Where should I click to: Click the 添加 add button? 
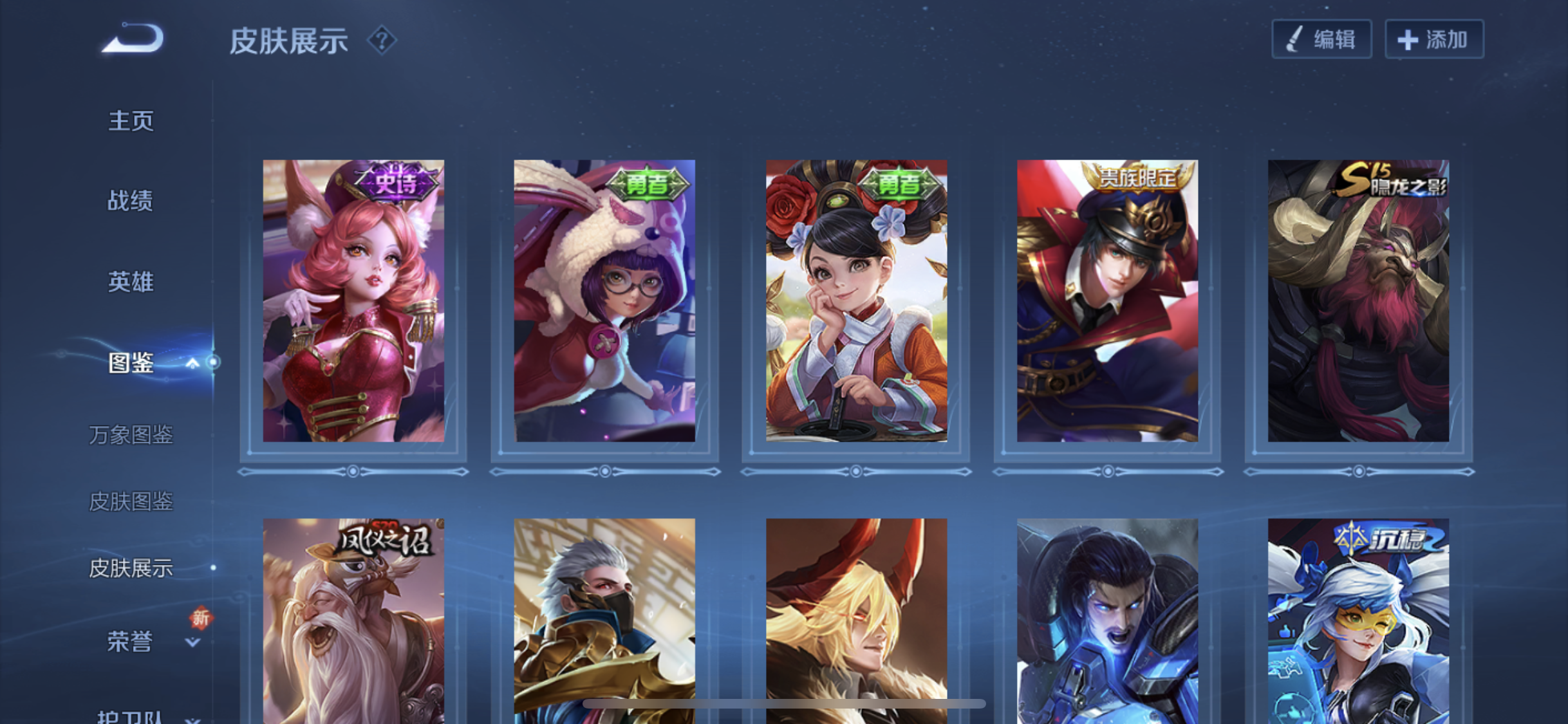tap(1434, 40)
